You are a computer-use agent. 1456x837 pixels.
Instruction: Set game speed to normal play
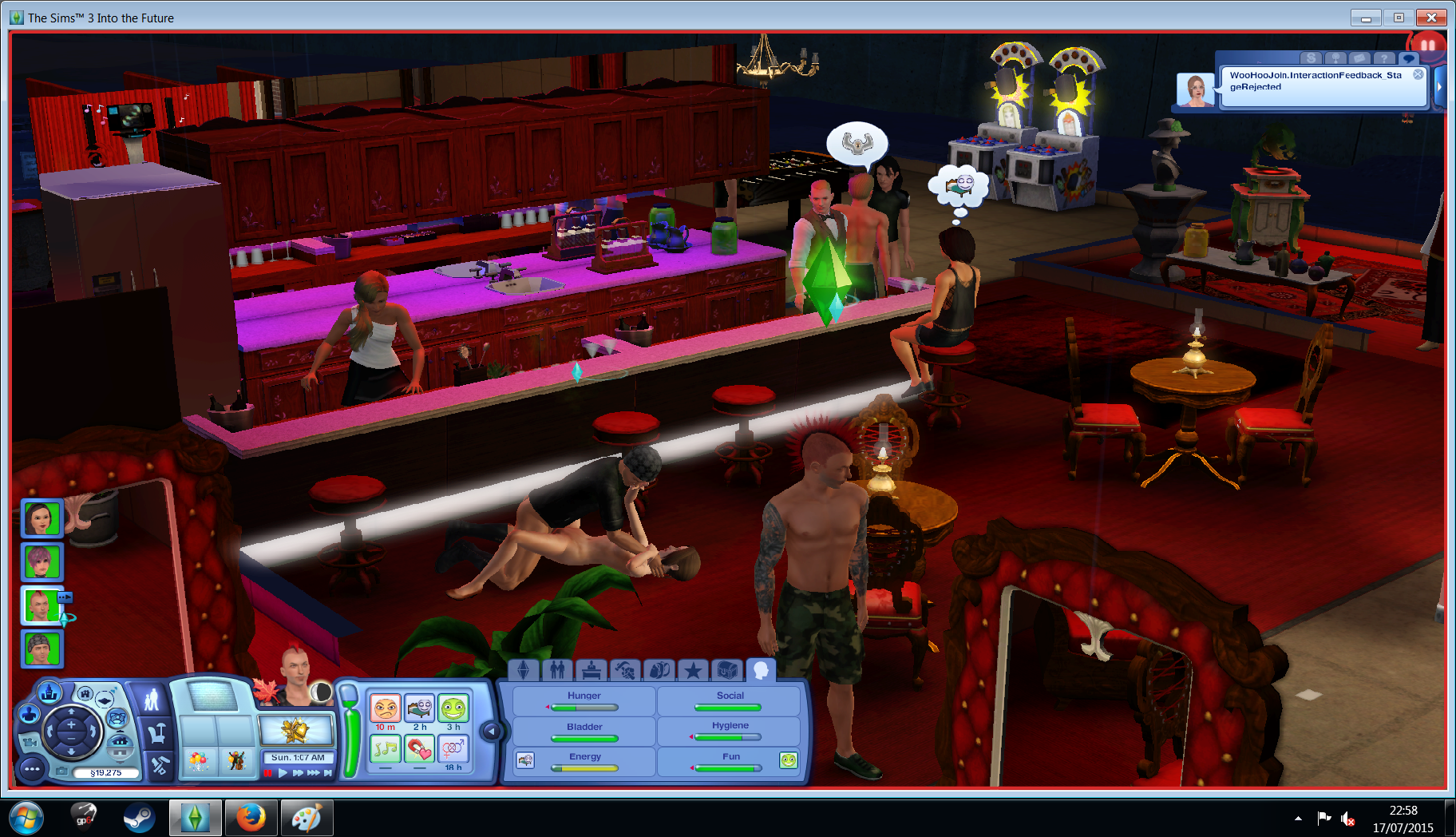pos(283,773)
